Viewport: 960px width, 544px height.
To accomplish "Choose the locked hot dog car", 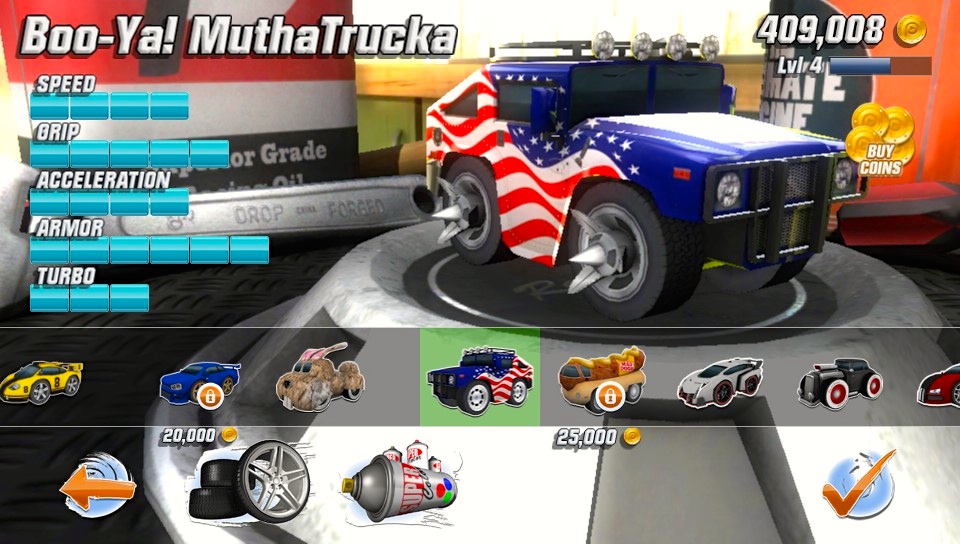I will 601,379.
